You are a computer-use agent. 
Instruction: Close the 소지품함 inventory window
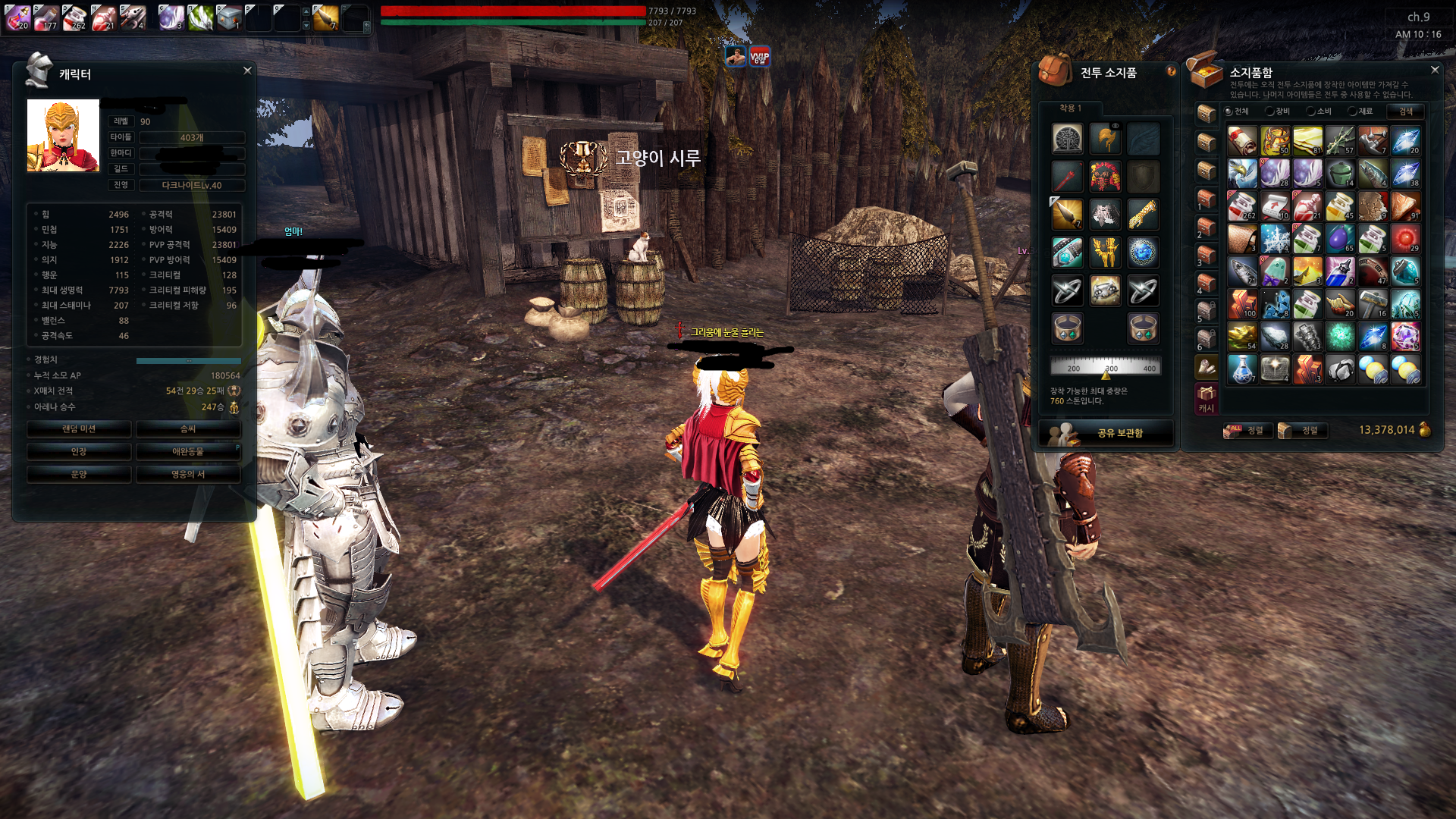1434,70
